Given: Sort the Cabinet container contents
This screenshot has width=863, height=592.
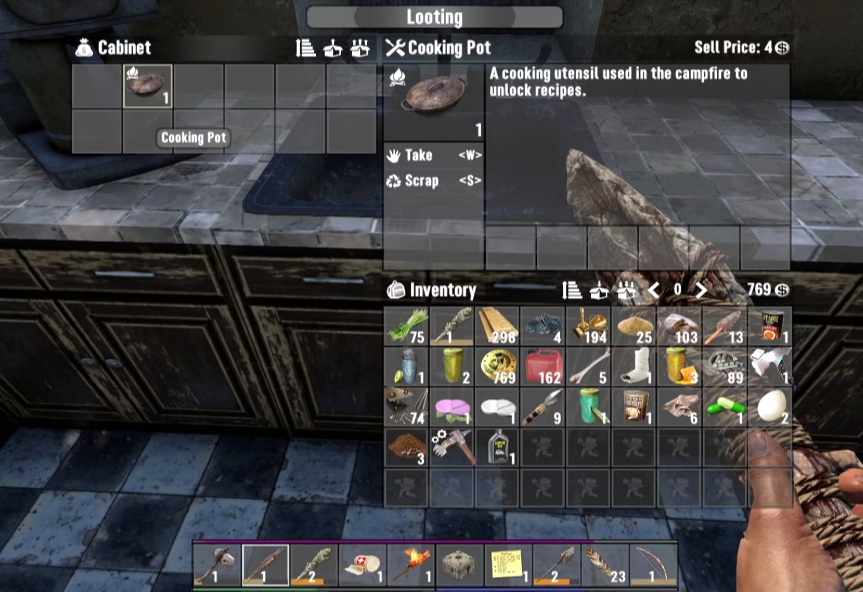Looking at the screenshot, I should coord(306,48).
